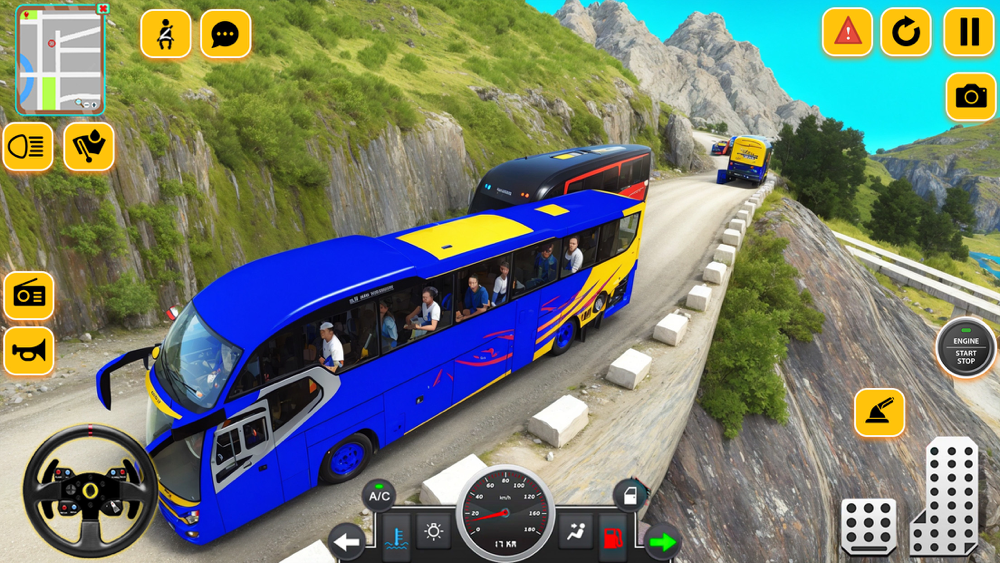Fasten the seatbelt icon button
The height and width of the screenshot is (563, 1000).
pyautogui.click(x=166, y=34)
